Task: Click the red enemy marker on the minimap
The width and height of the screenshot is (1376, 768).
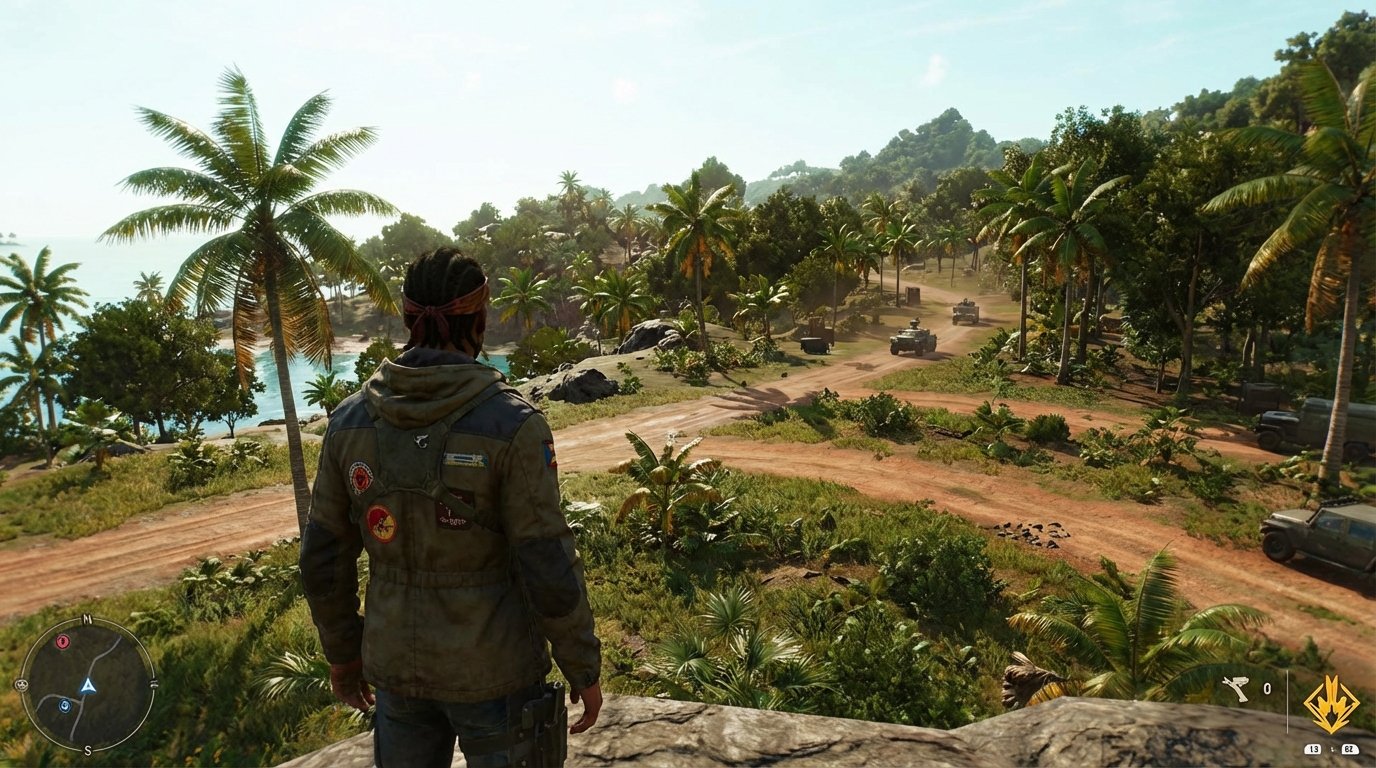Action: point(63,642)
